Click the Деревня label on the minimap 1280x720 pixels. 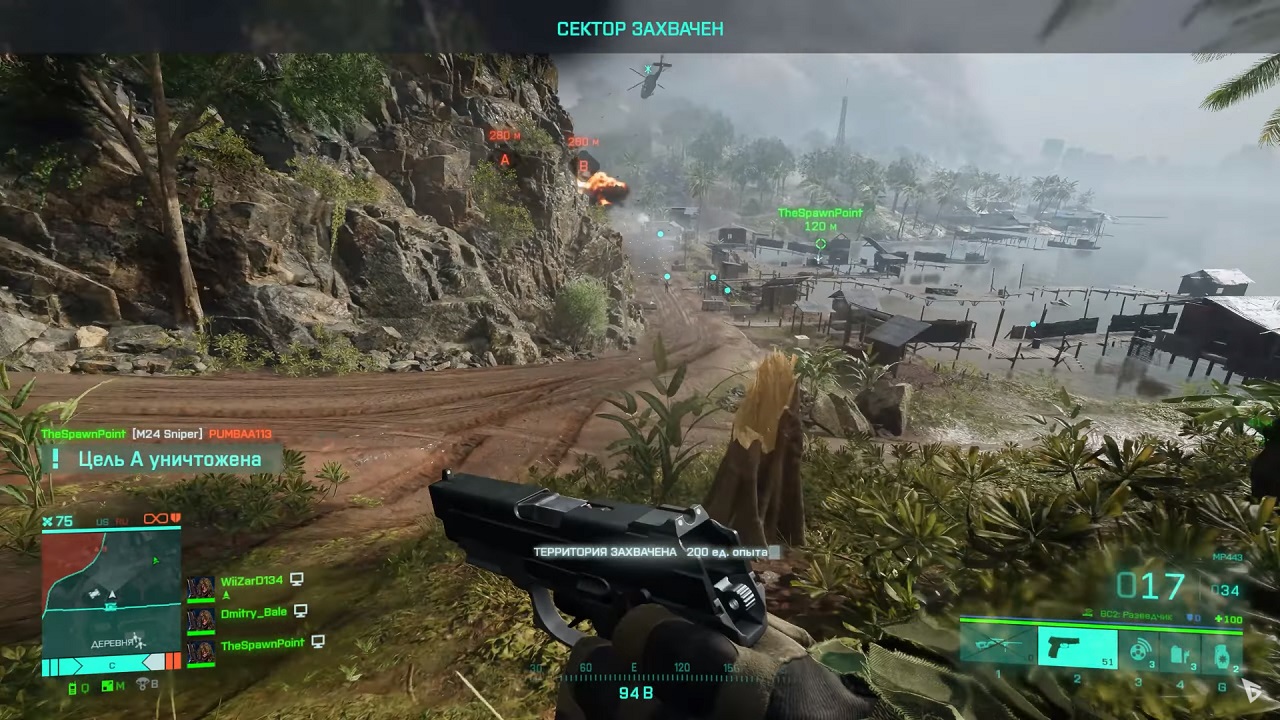(112, 641)
